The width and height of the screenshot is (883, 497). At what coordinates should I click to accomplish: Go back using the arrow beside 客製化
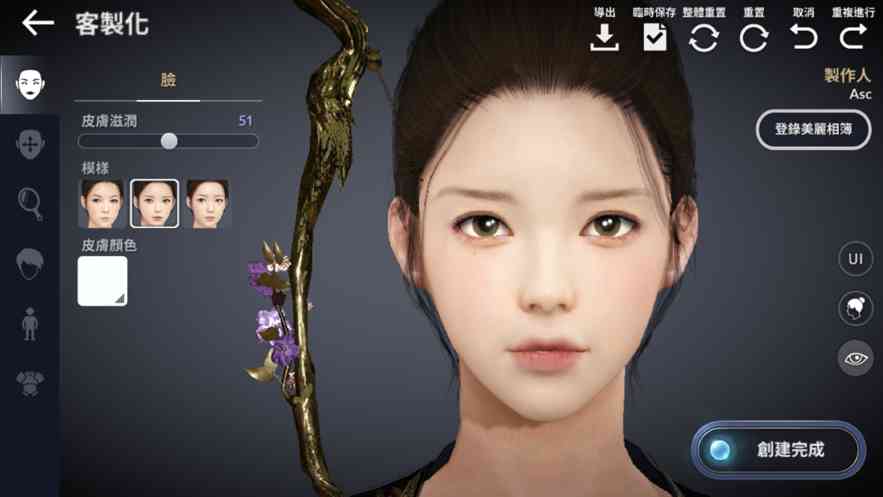[37, 23]
